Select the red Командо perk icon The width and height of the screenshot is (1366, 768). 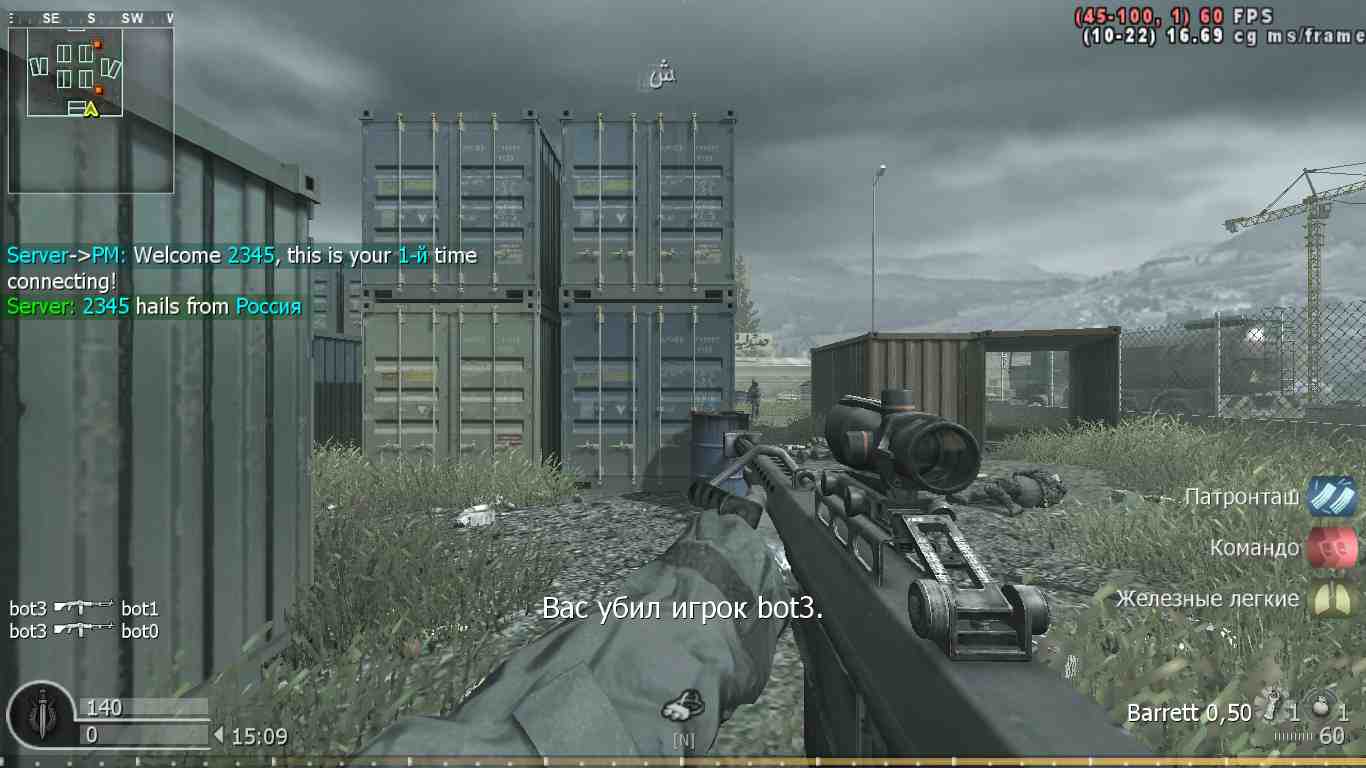tap(1333, 548)
